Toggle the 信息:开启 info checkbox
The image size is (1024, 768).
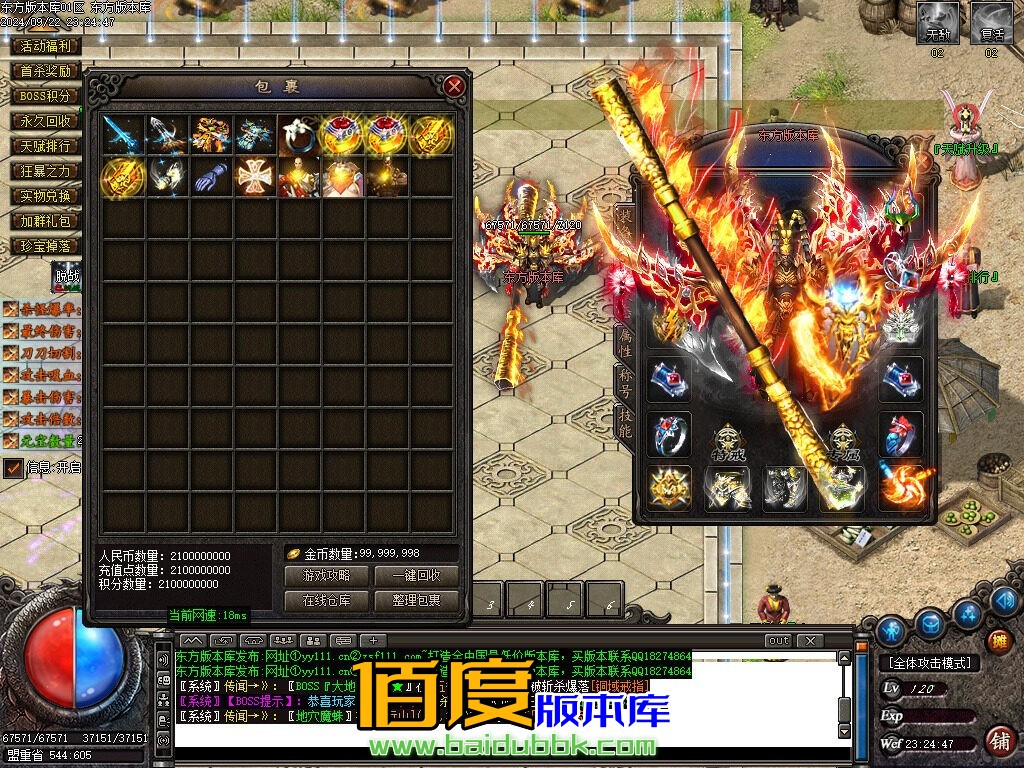[13, 467]
